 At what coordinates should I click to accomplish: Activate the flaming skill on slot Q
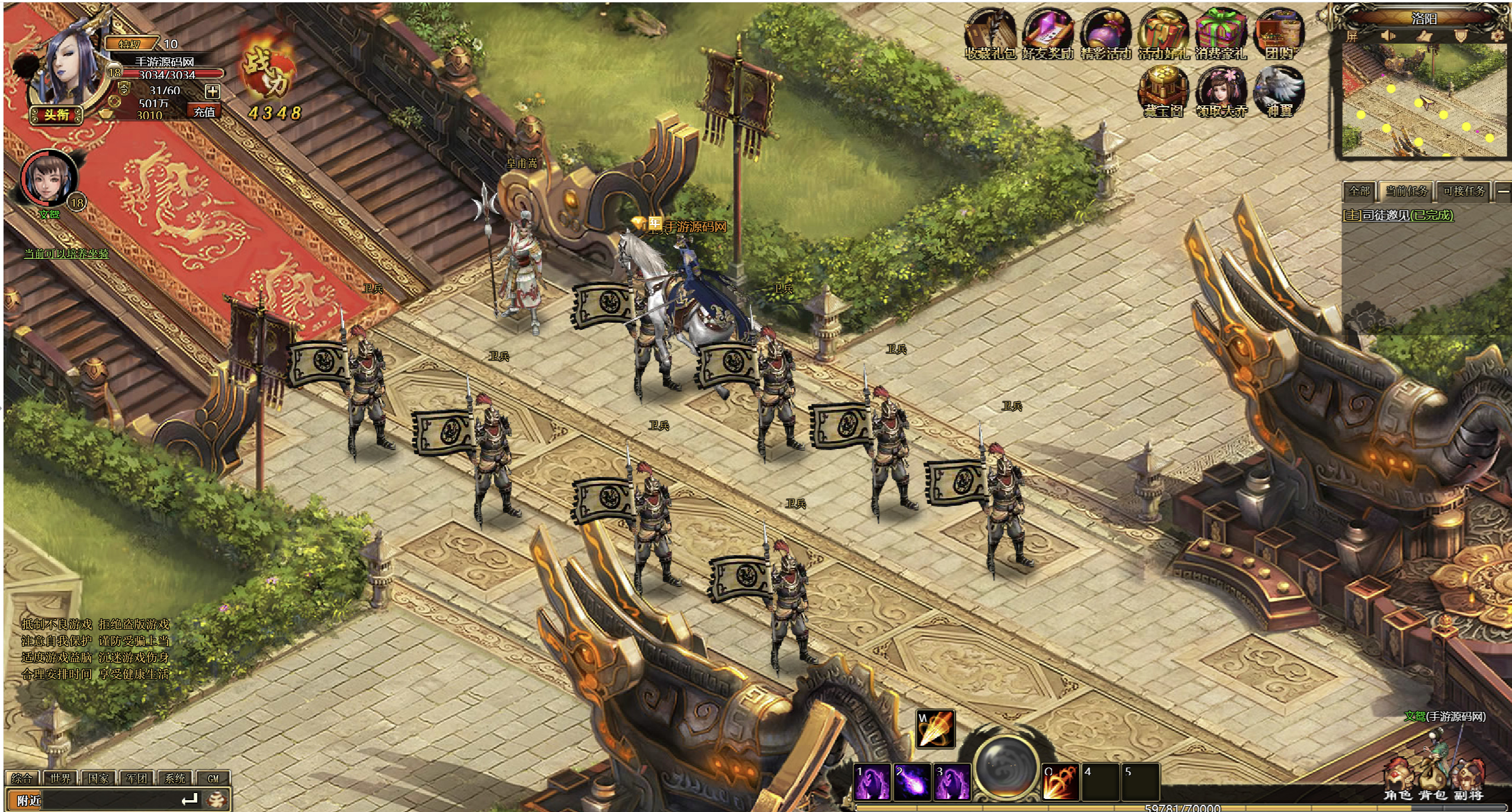tap(1060, 782)
